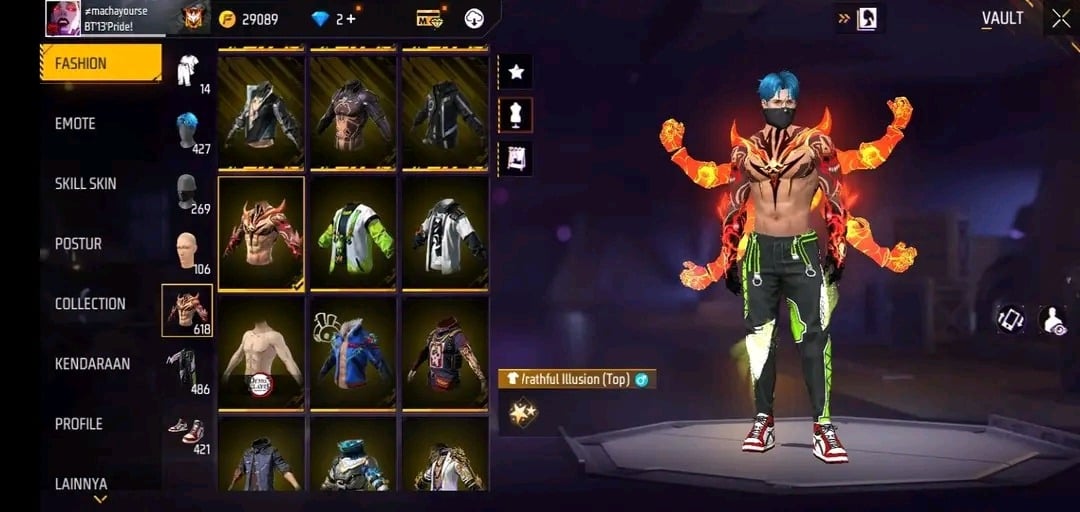Add diamonds with the plus button
The image size is (1080, 512).
(x=351, y=19)
